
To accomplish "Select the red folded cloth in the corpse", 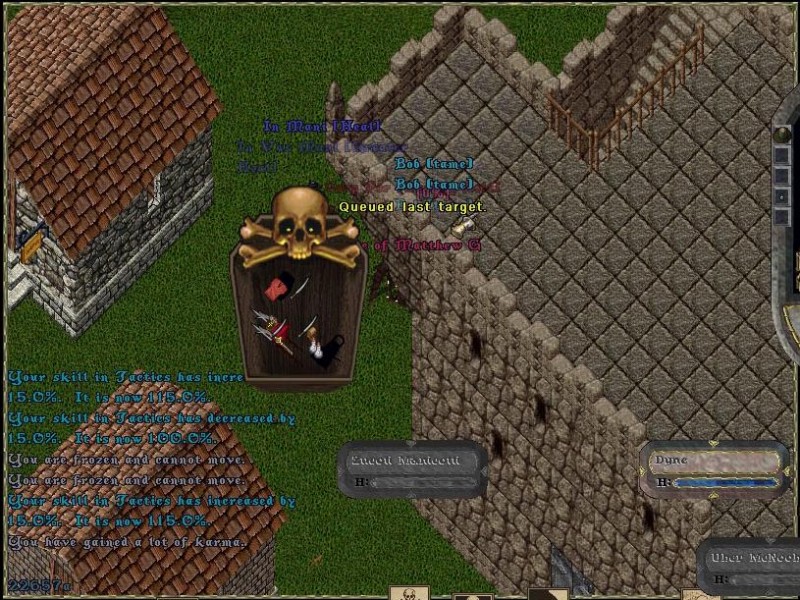I will 274,290.
